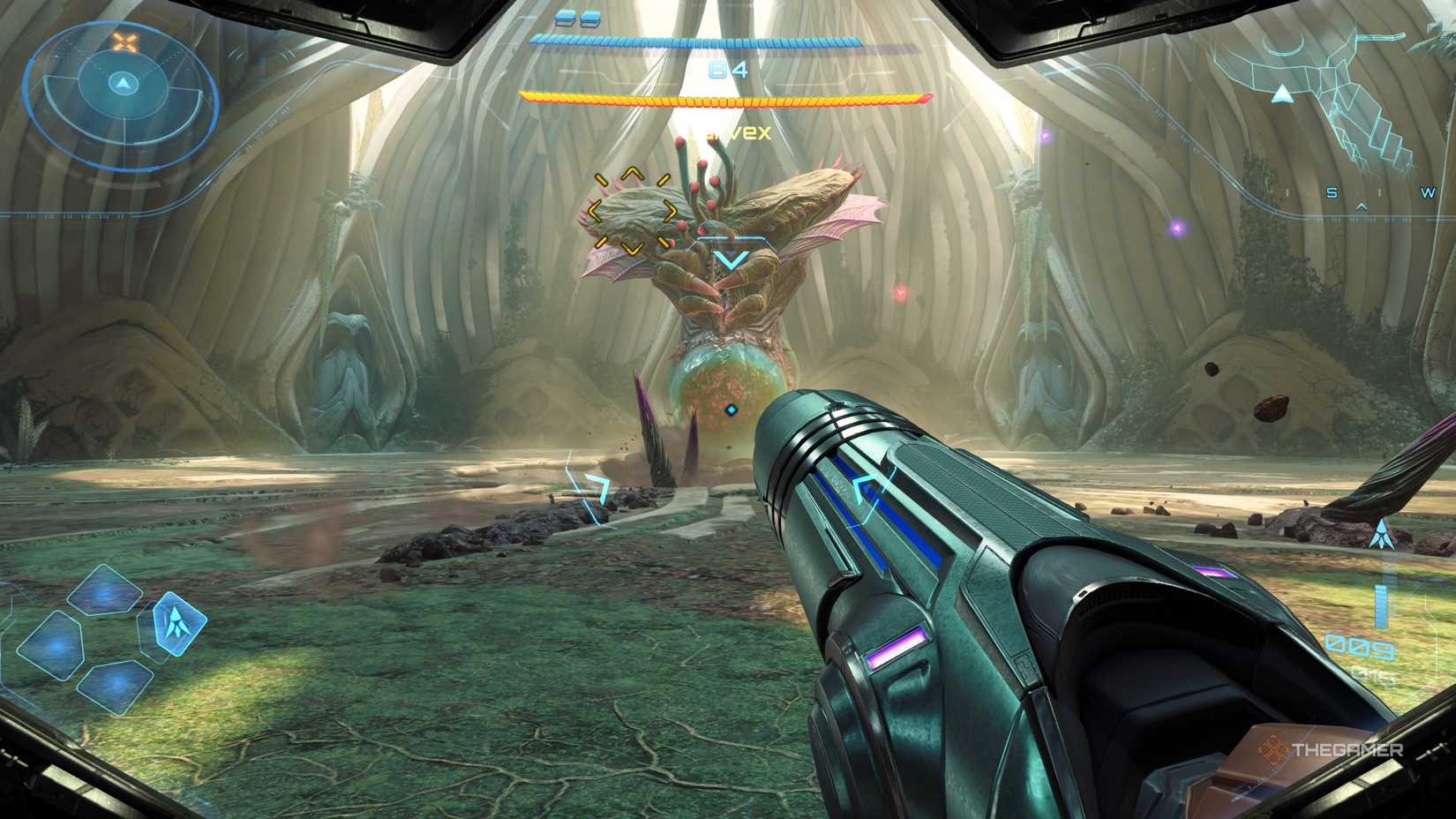Toggle the yellow lock-on brackets on the boss
Viewport: 1456px width, 819px height.
click(631, 209)
